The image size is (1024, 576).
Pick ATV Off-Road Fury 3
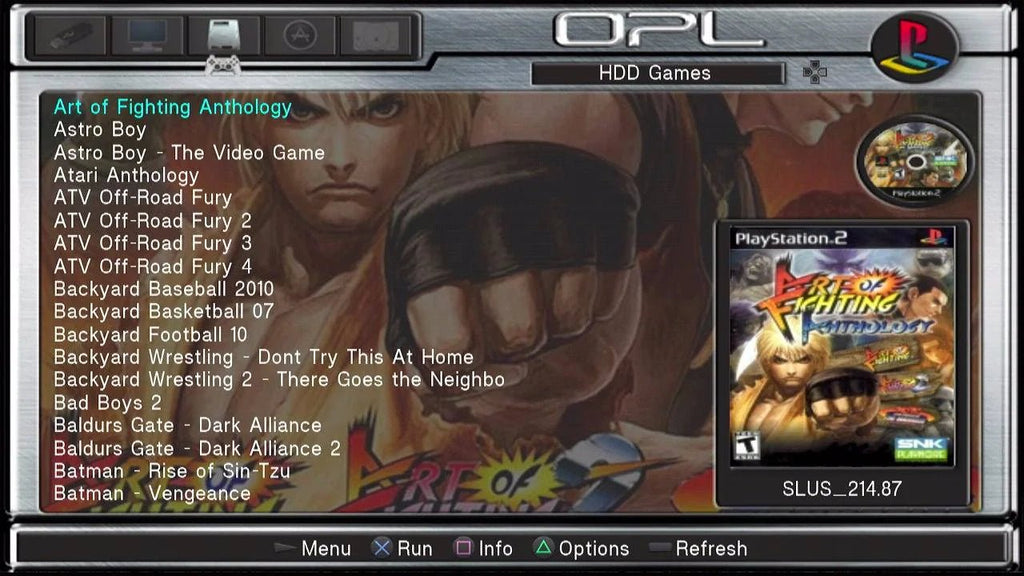click(152, 243)
